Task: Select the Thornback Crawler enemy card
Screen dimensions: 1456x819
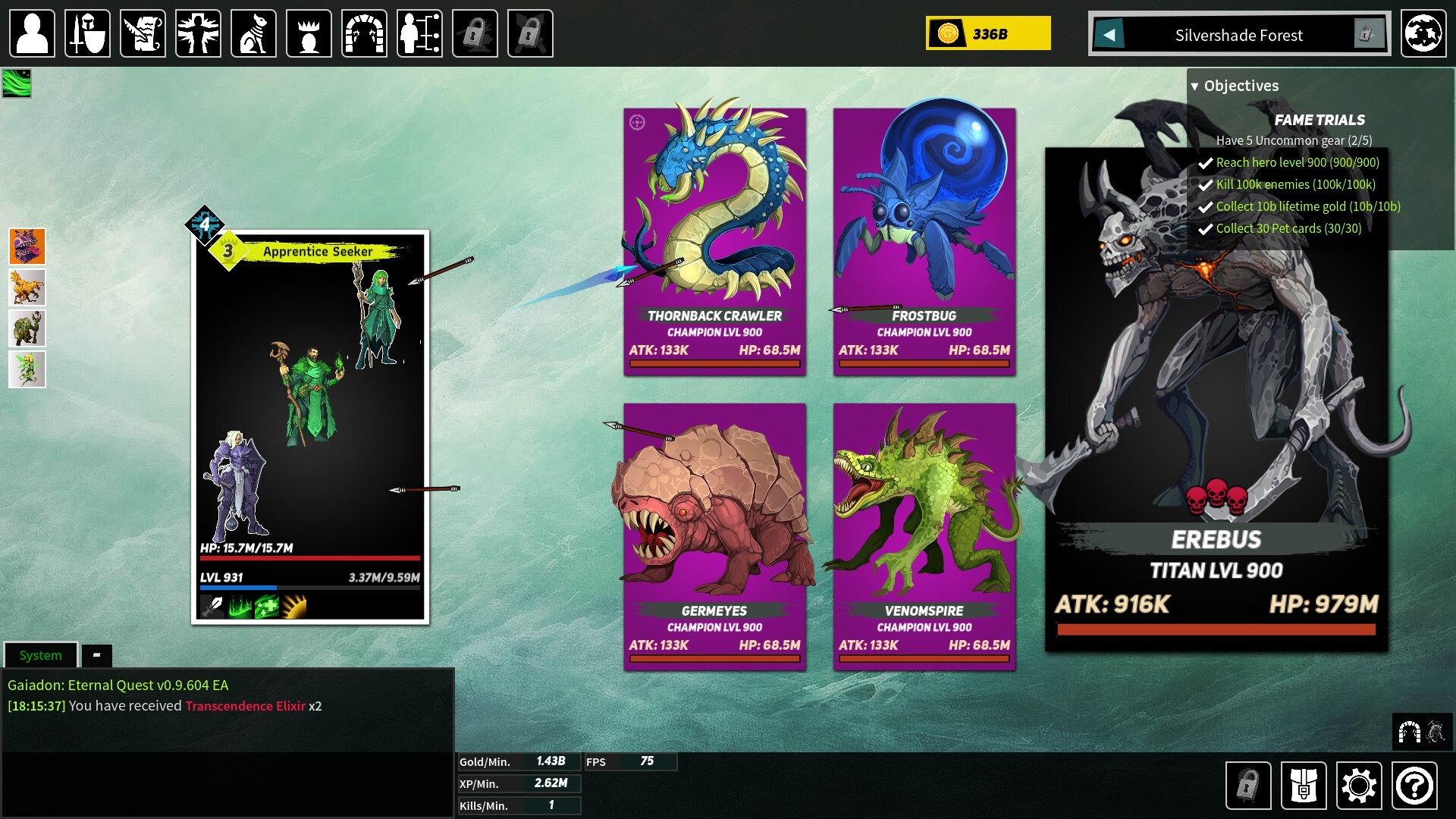Action: pyautogui.click(x=714, y=241)
